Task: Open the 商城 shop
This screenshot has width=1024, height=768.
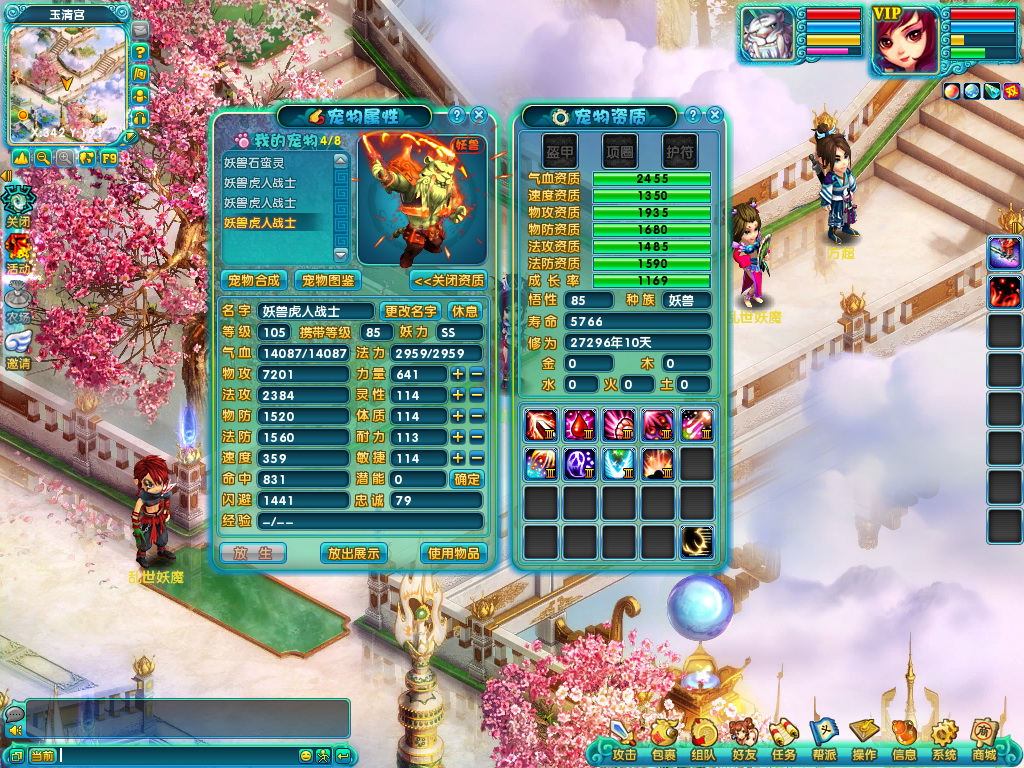Action: tap(983, 743)
